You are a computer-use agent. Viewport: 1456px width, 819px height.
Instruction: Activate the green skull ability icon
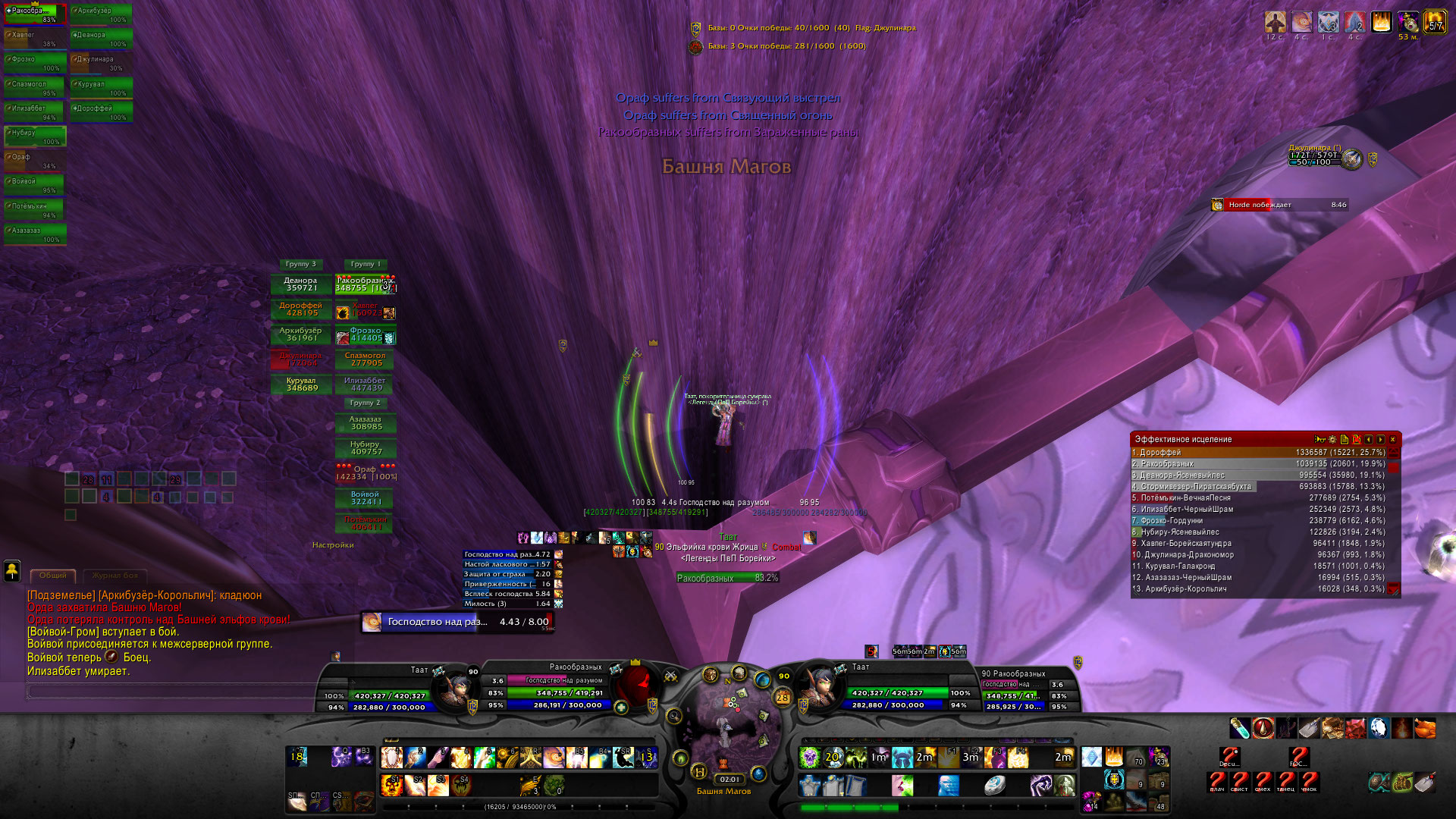click(810, 757)
